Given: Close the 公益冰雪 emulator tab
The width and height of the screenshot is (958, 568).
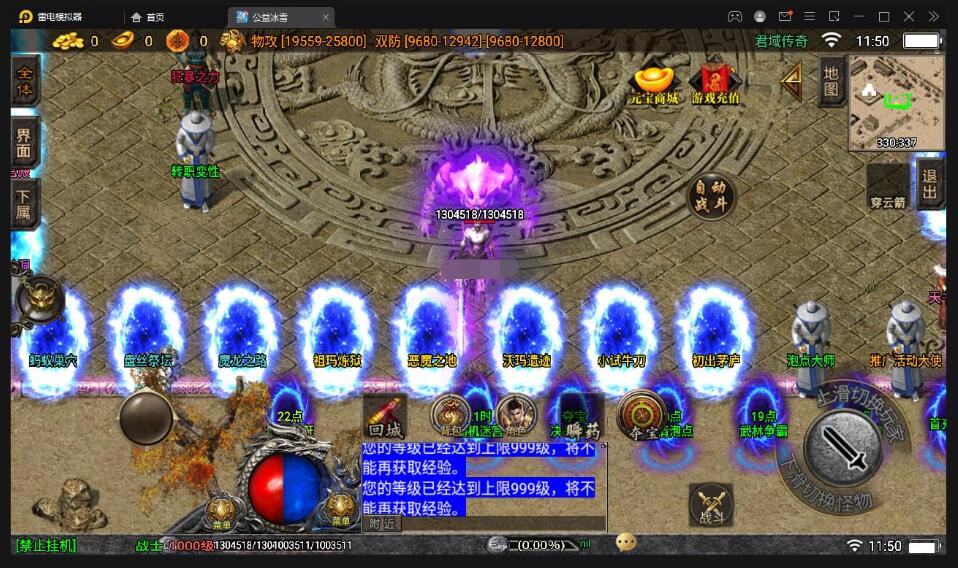Looking at the screenshot, I should pyautogui.click(x=325, y=17).
